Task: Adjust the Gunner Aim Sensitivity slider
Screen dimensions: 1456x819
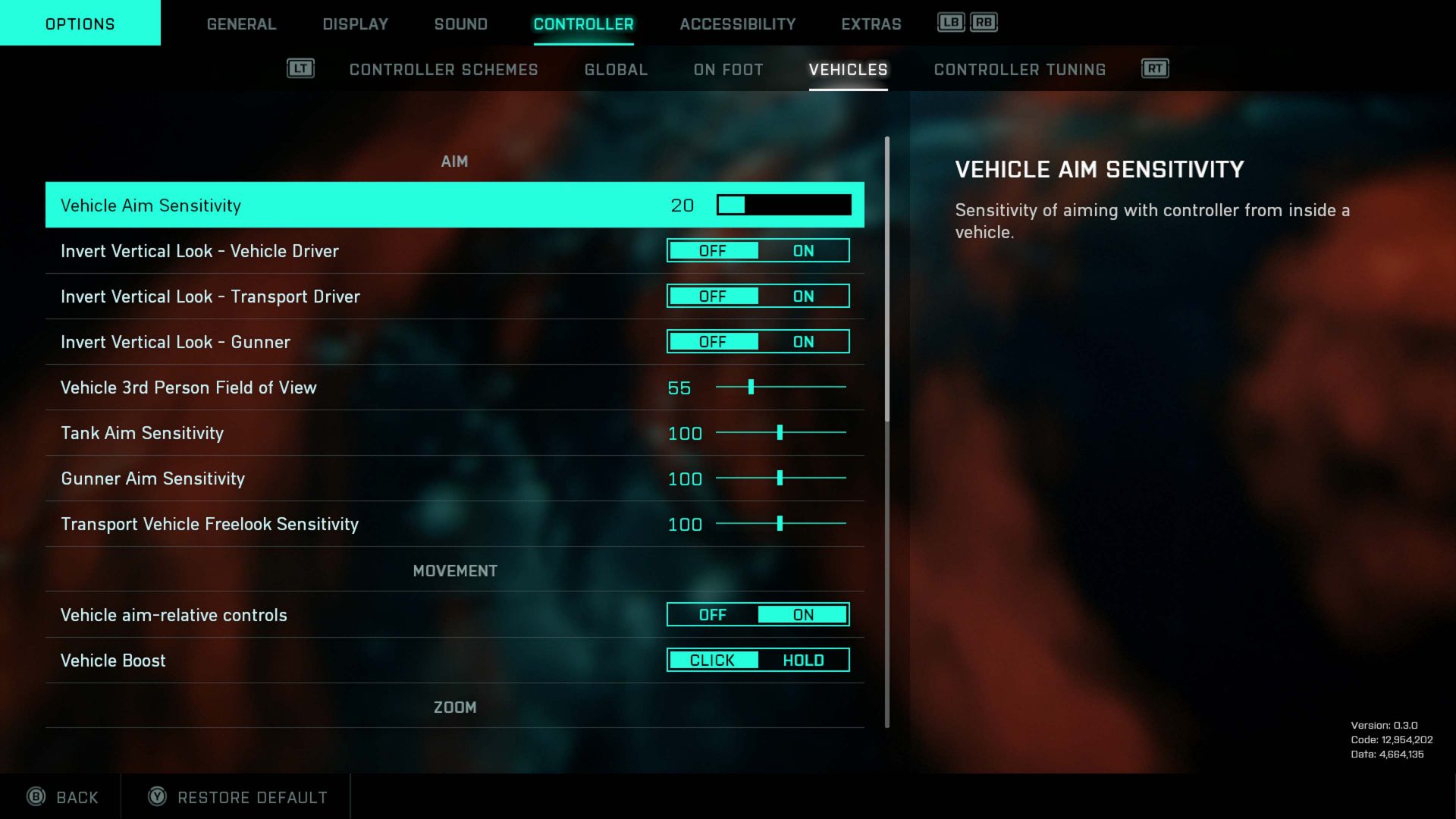Action: click(x=780, y=479)
